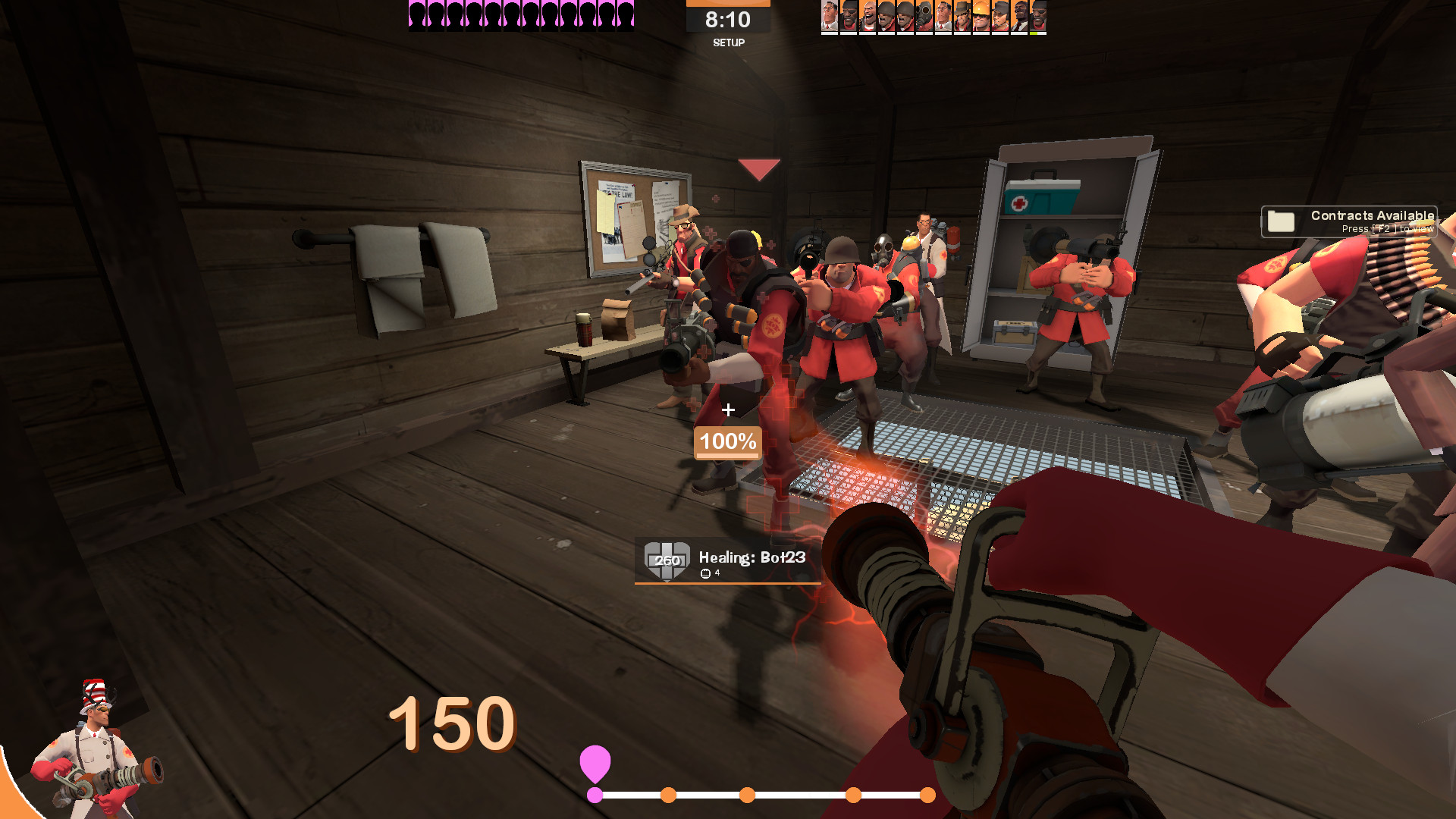This screenshot has width=1456, height=819.
Task: Click the Contracts folder icon
Action: click(1280, 221)
